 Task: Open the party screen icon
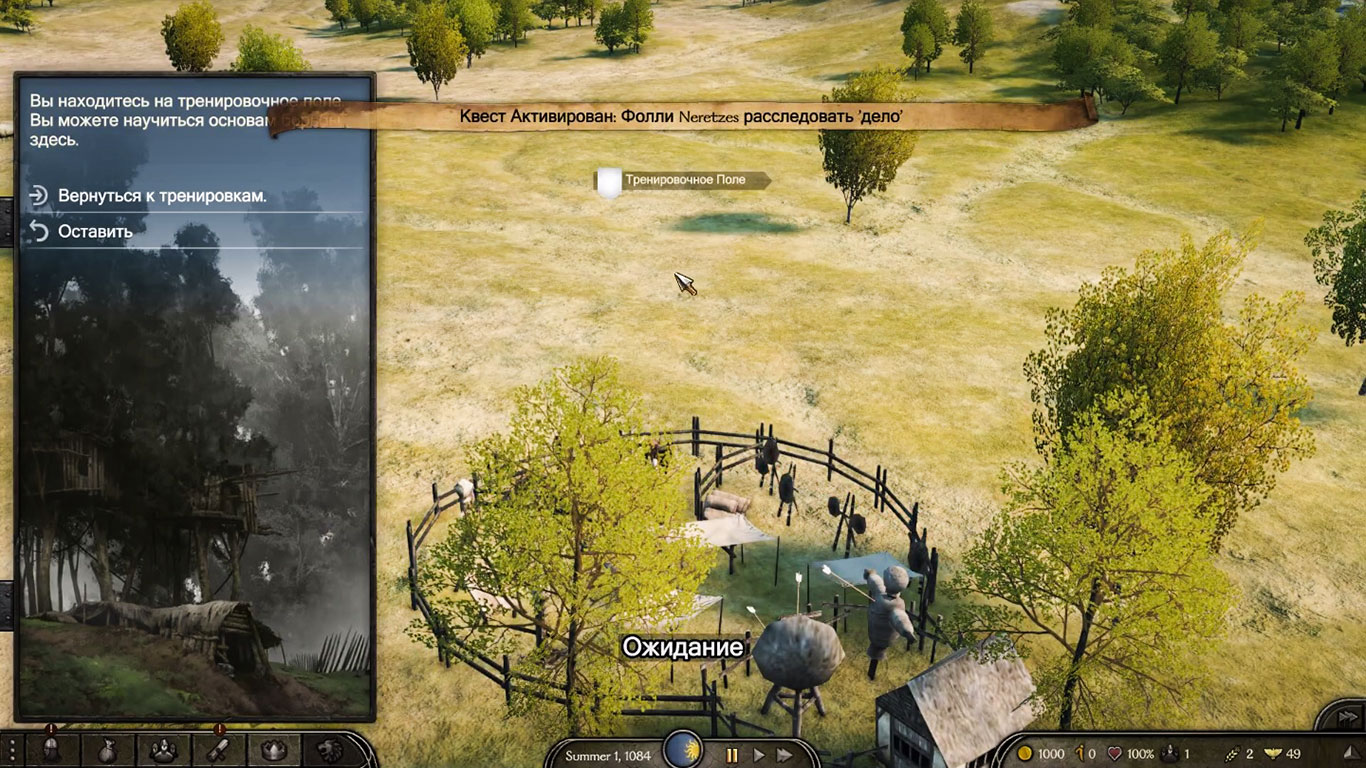coord(164,749)
